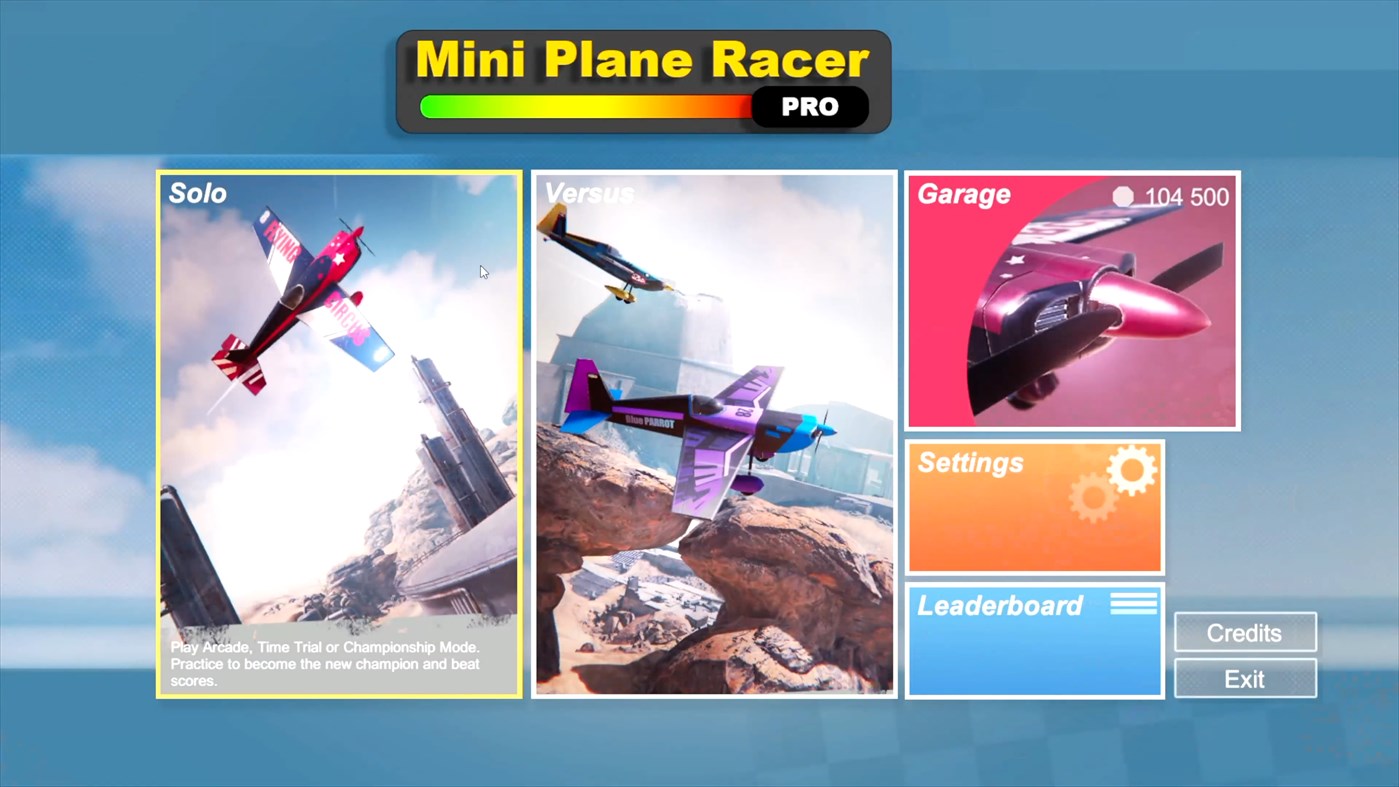Open the Credits screen
This screenshot has width=1399, height=787.
(1244, 632)
